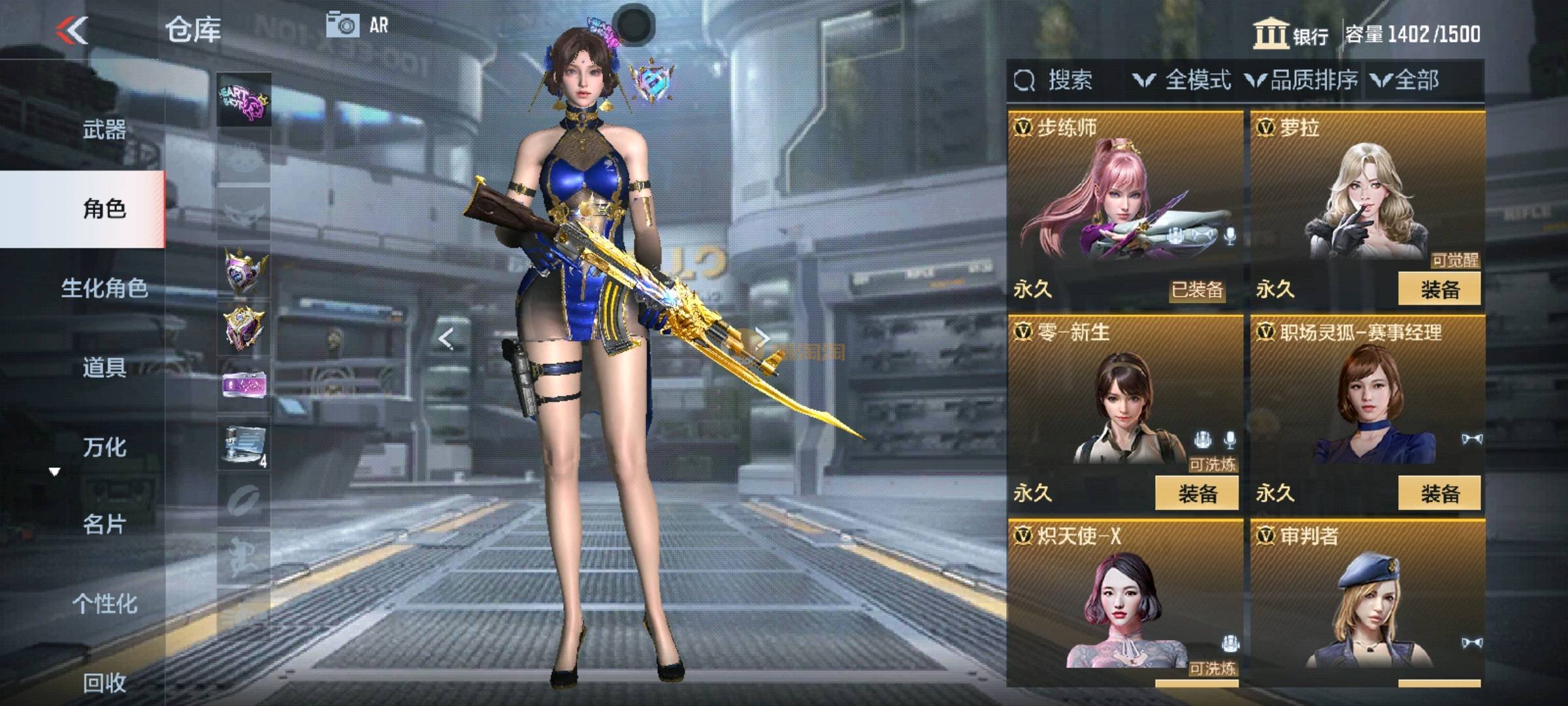Switch to the 武器 weapons tab

pos(104,129)
